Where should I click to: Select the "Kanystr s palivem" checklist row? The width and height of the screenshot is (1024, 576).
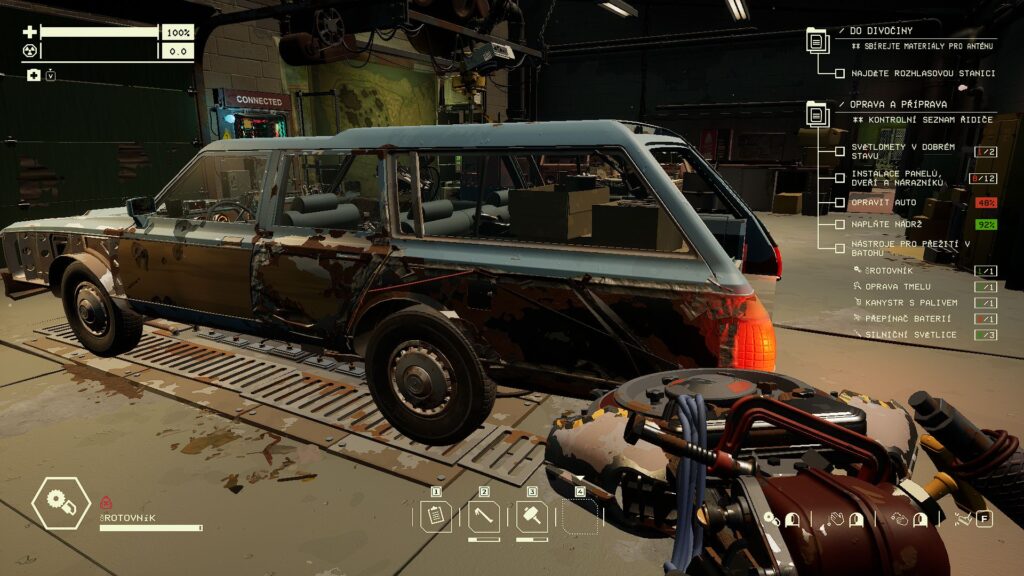(x=890, y=302)
